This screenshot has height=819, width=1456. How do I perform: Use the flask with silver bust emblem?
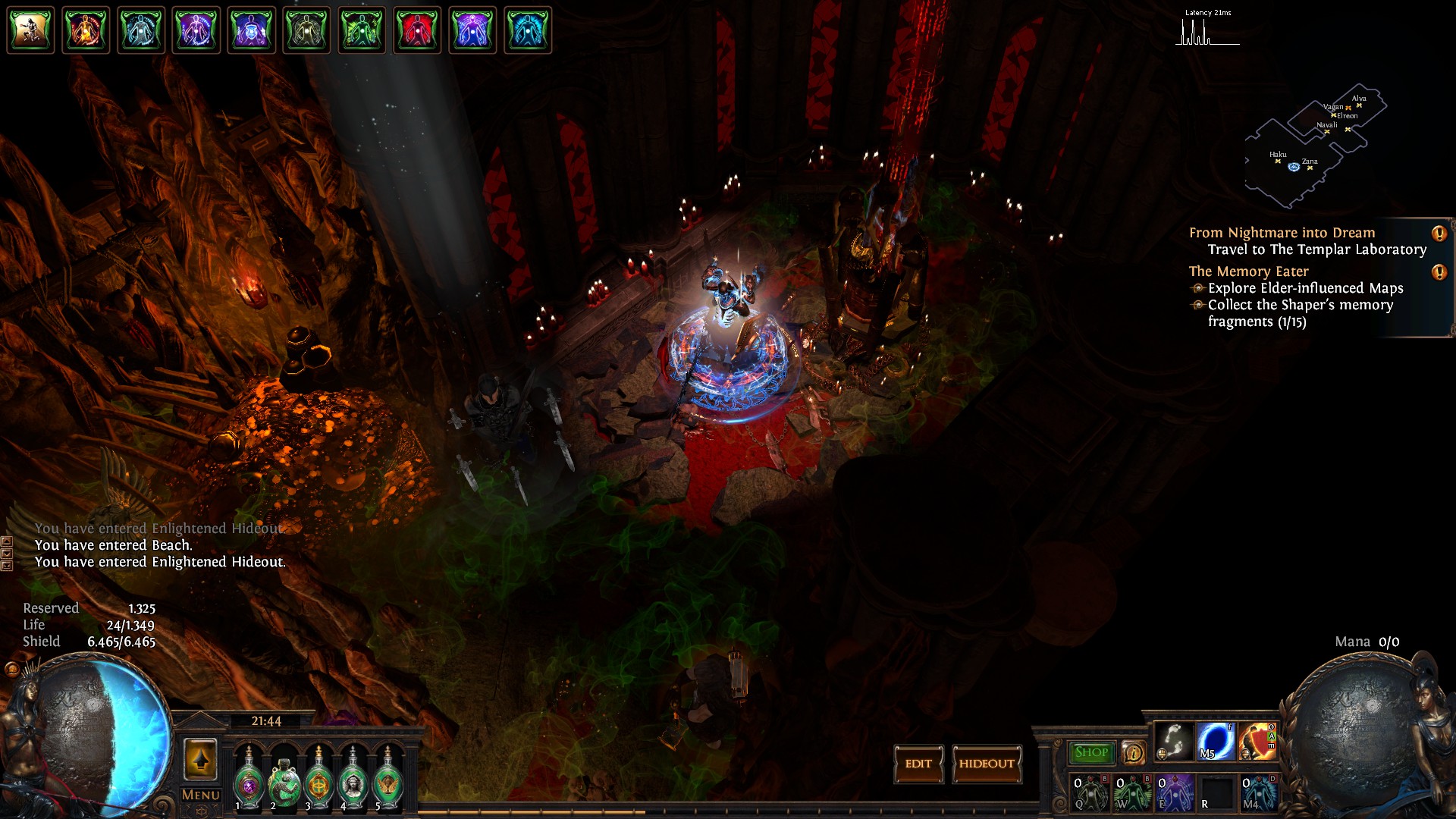click(x=353, y=780)
